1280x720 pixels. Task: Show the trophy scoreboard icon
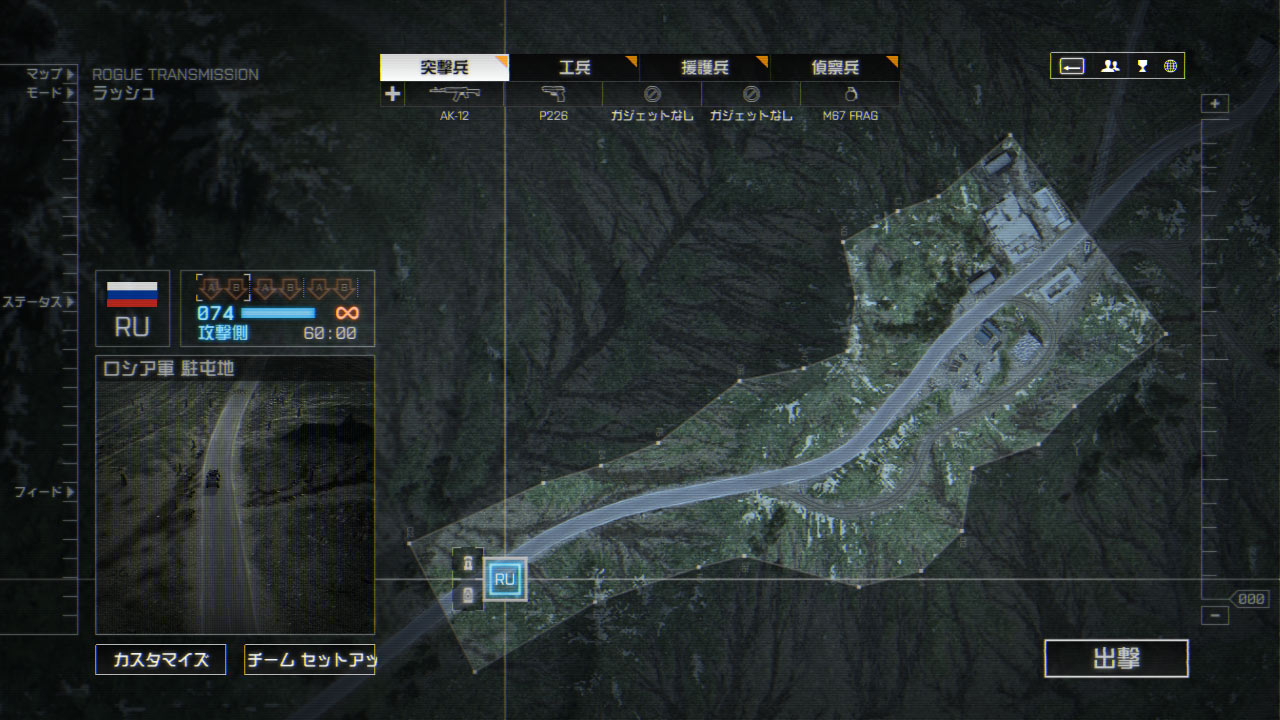click(1142, 66)
